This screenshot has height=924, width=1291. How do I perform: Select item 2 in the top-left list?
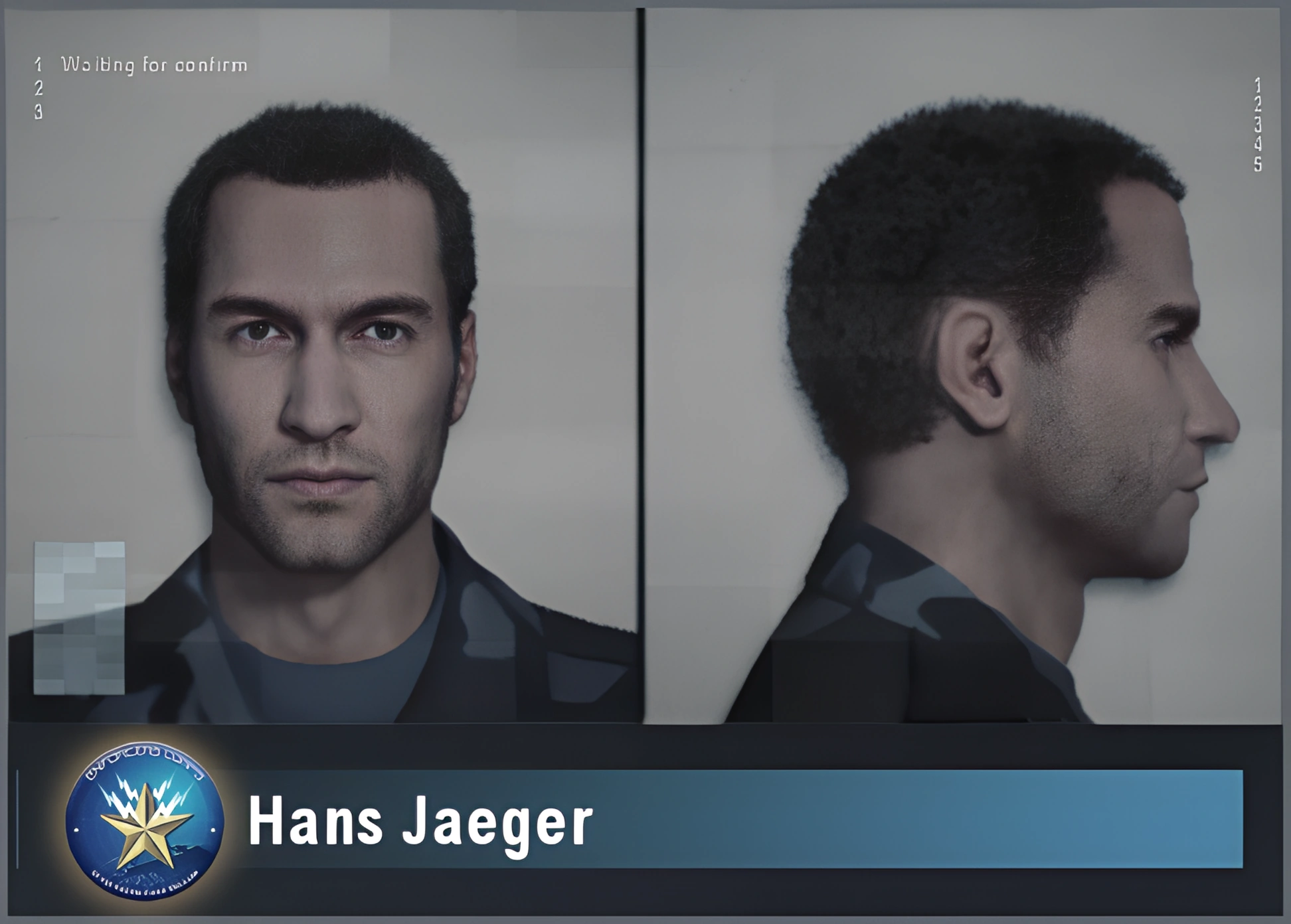[x=39, y=88]
